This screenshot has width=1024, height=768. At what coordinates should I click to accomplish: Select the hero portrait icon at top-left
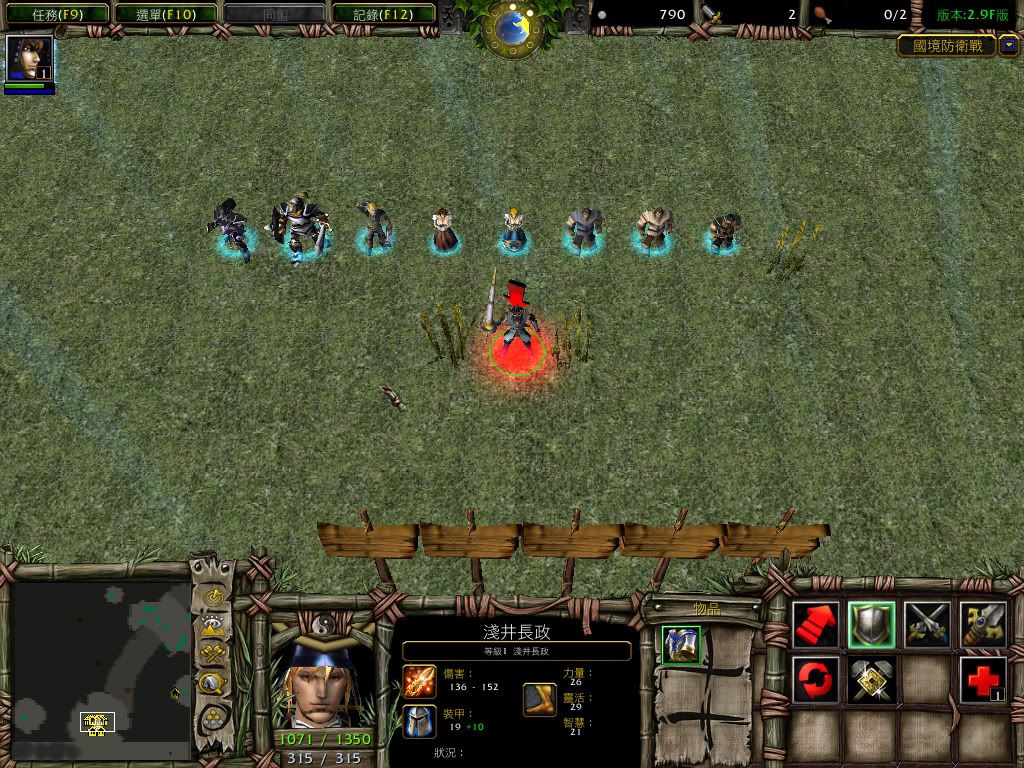28,58
